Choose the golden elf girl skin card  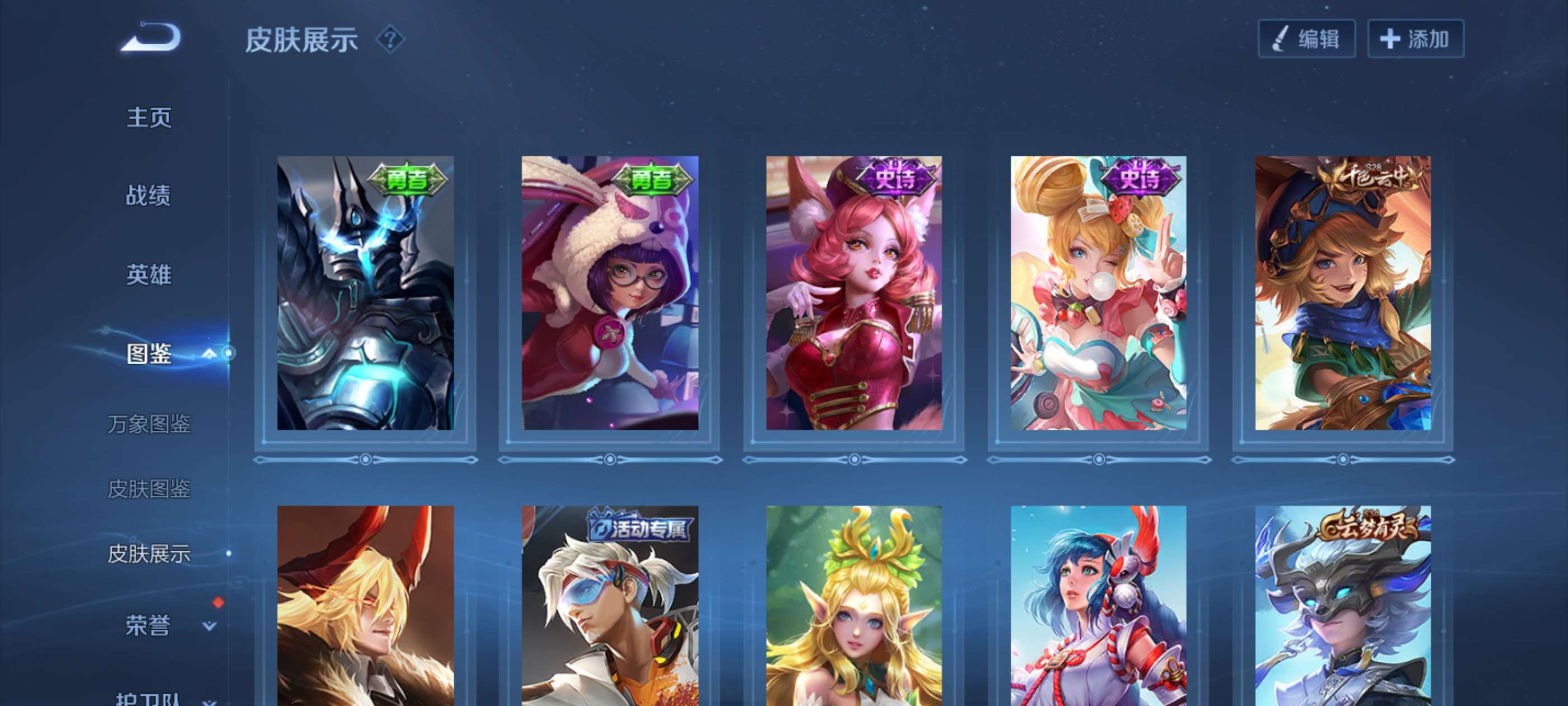click(854, 606)
